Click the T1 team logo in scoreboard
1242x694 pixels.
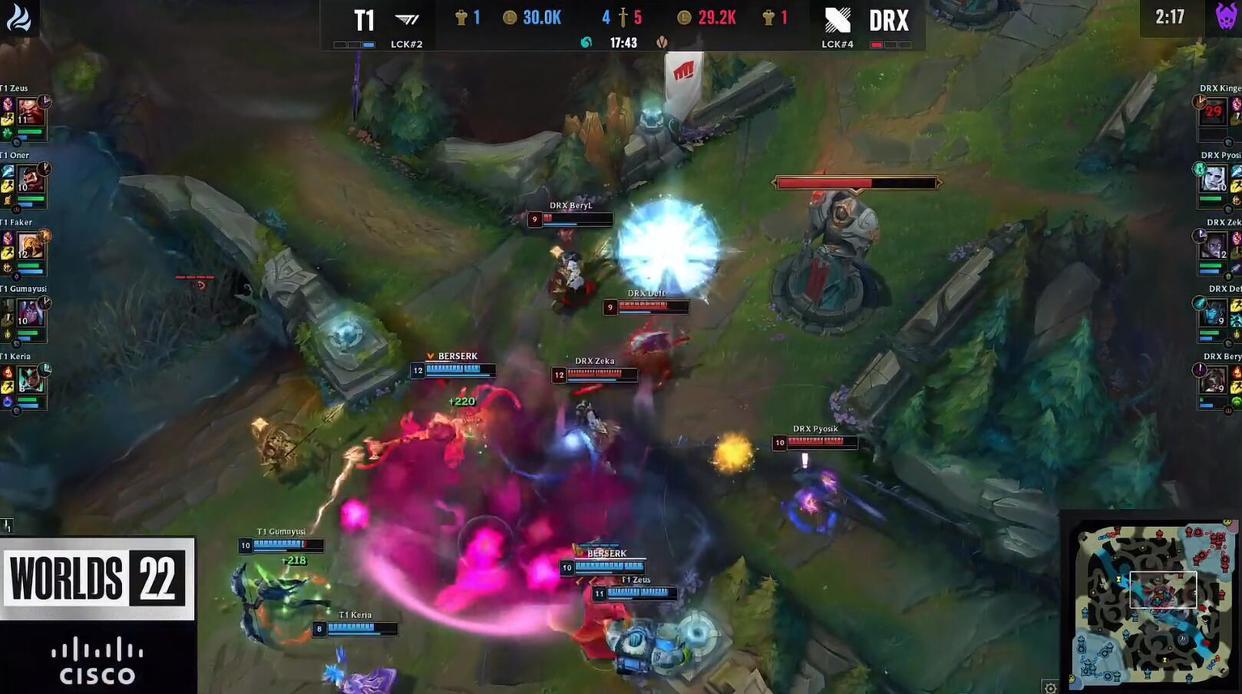click(407, 19)
